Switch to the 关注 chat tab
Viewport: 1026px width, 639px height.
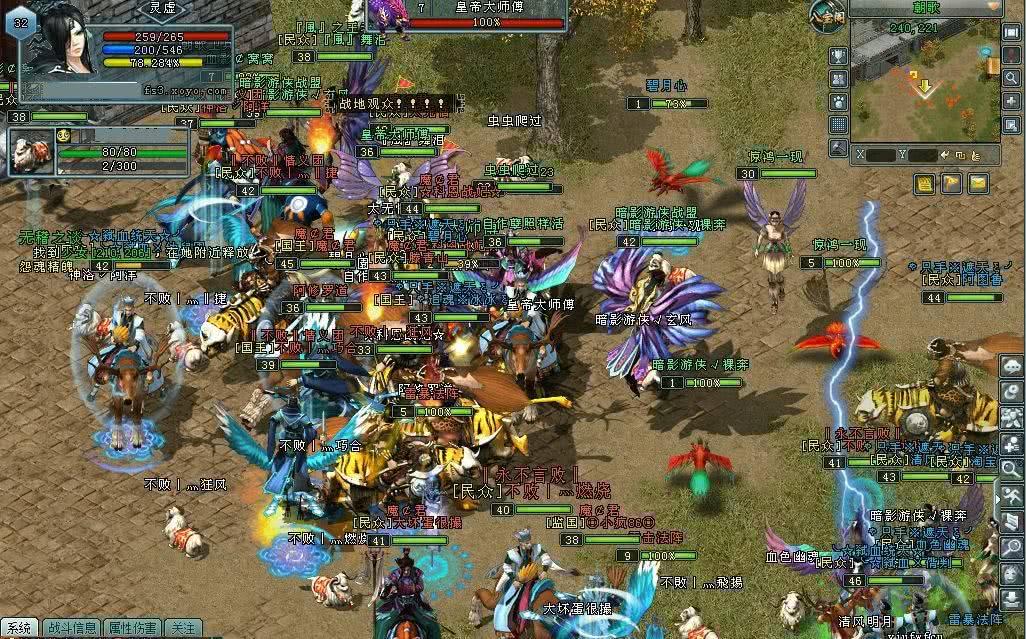pos(182,628)
